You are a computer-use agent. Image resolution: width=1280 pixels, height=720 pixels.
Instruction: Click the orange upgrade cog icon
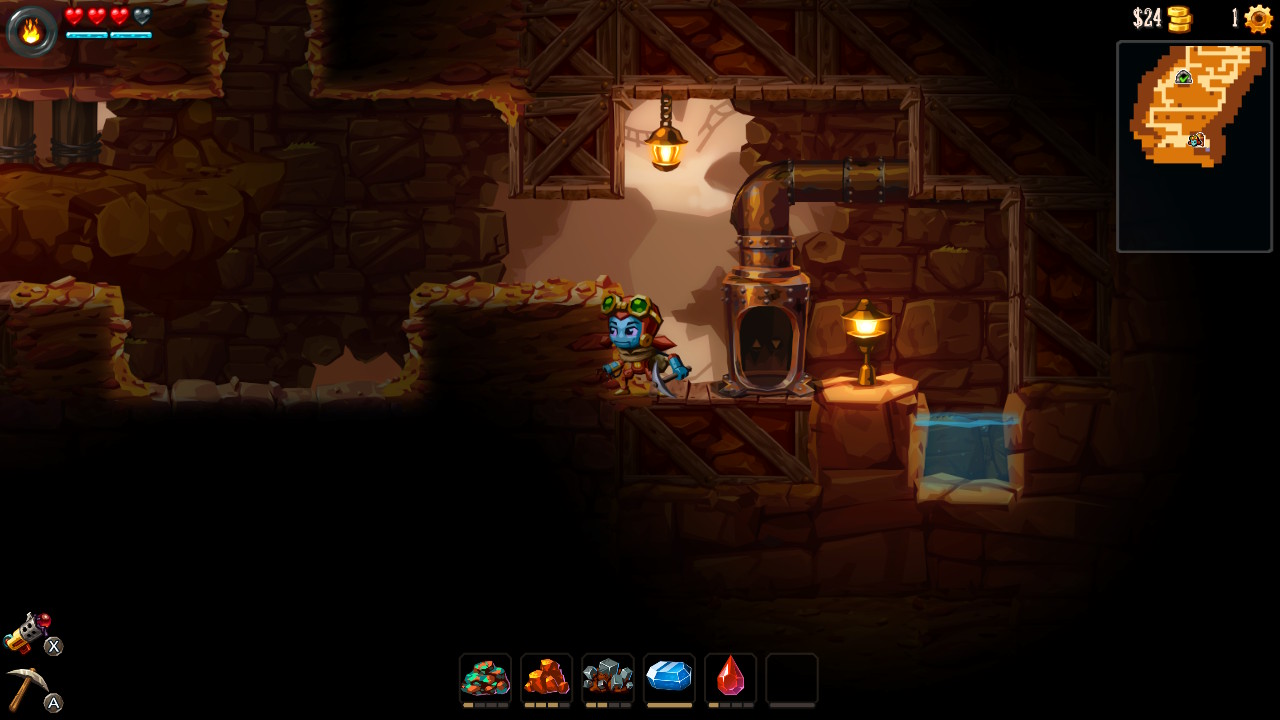[1258, 19]
